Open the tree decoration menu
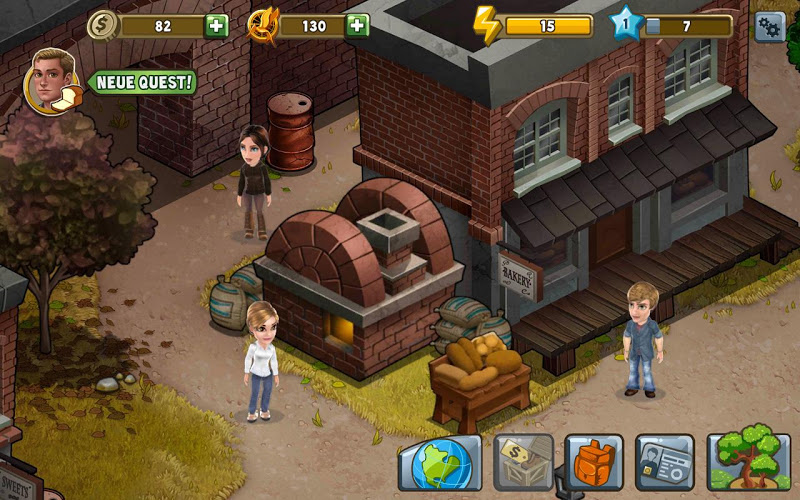Screen dimensions: 800x500 pos(742,462)
